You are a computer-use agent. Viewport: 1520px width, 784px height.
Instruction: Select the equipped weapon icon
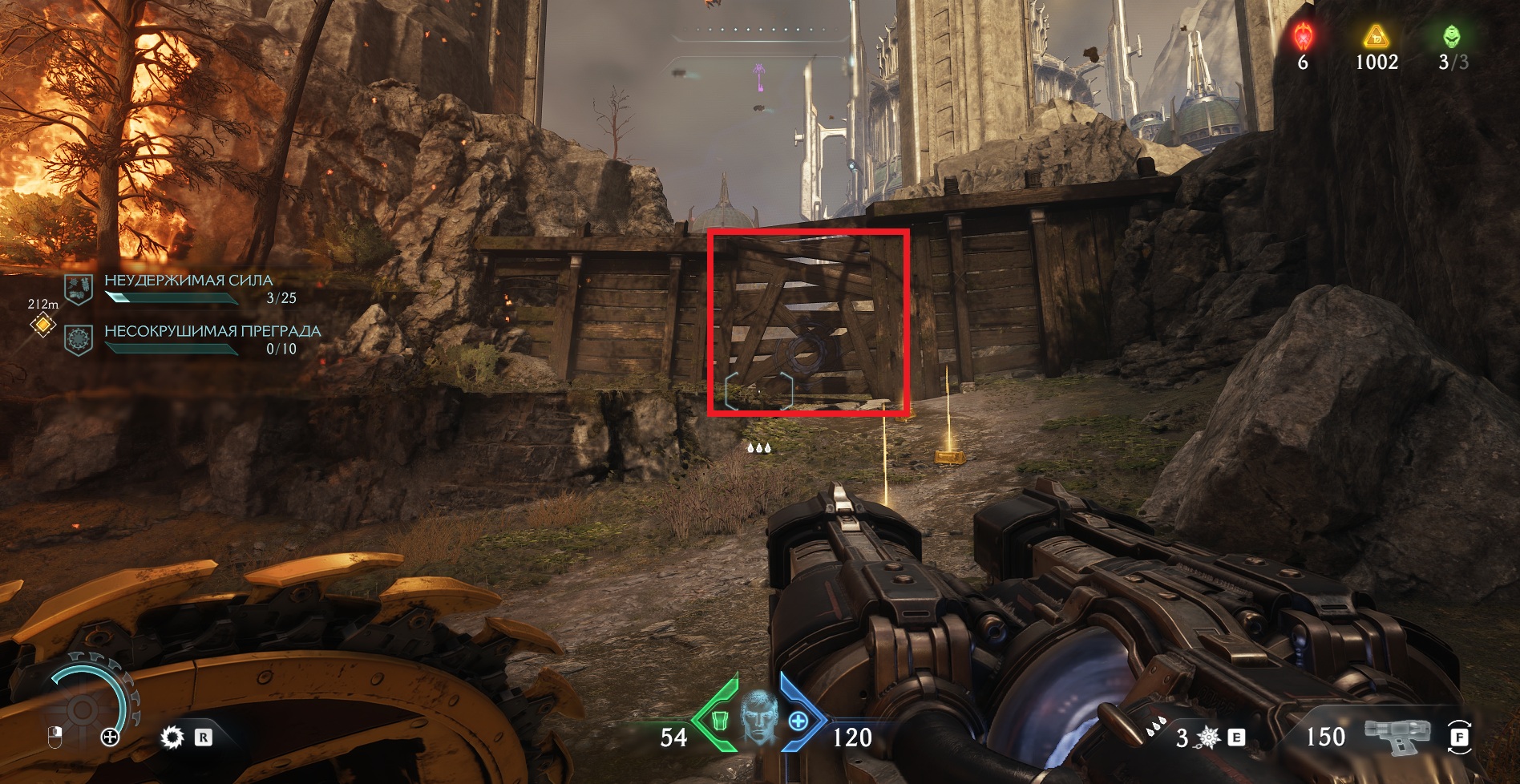click(x=1397, y=735)
